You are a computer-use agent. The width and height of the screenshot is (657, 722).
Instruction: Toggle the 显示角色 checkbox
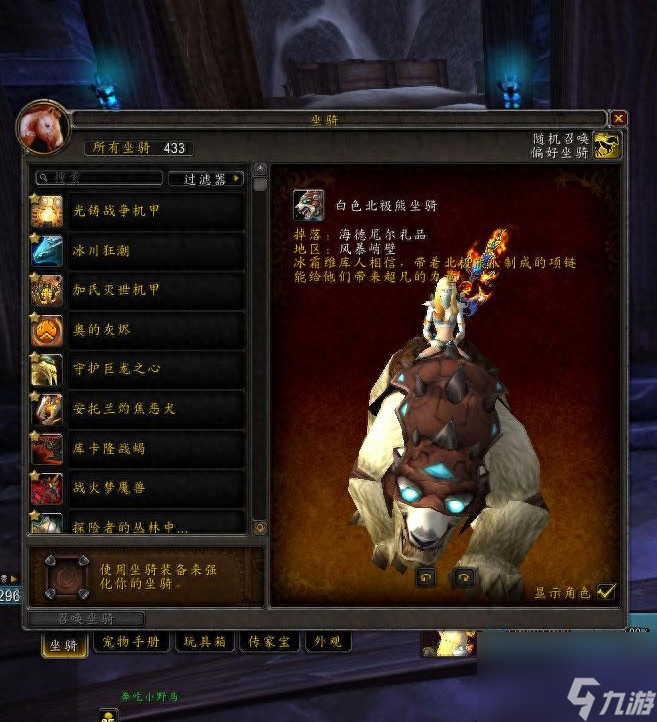tap(606, 591)
